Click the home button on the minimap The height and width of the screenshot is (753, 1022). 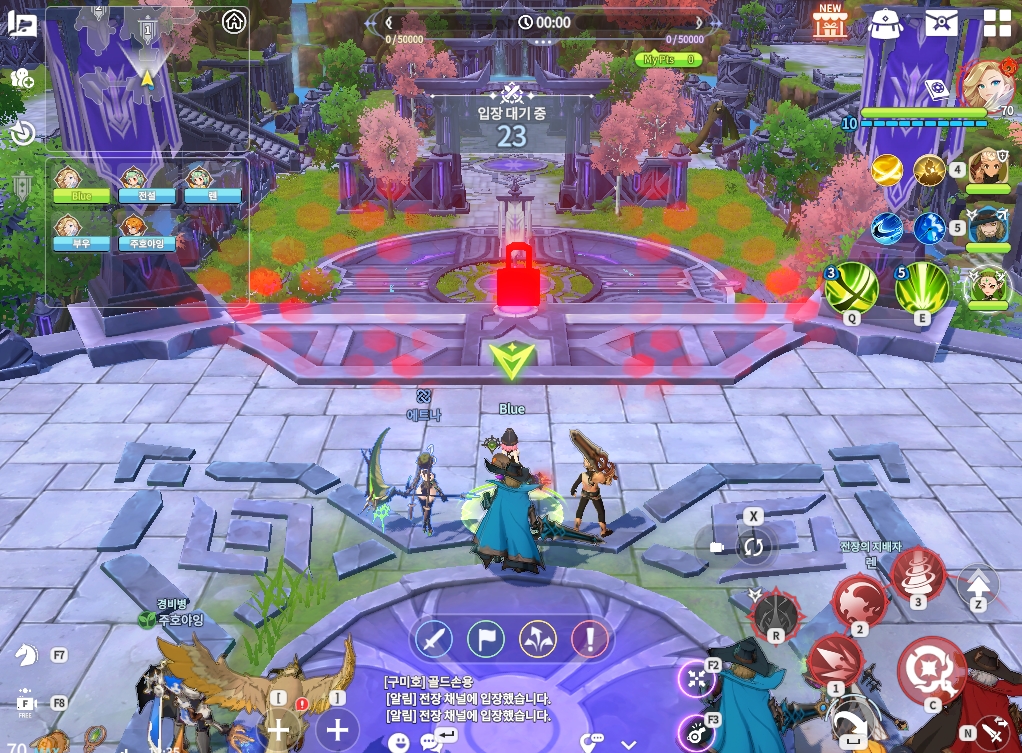pyautogui.click(x=234, y=21)
